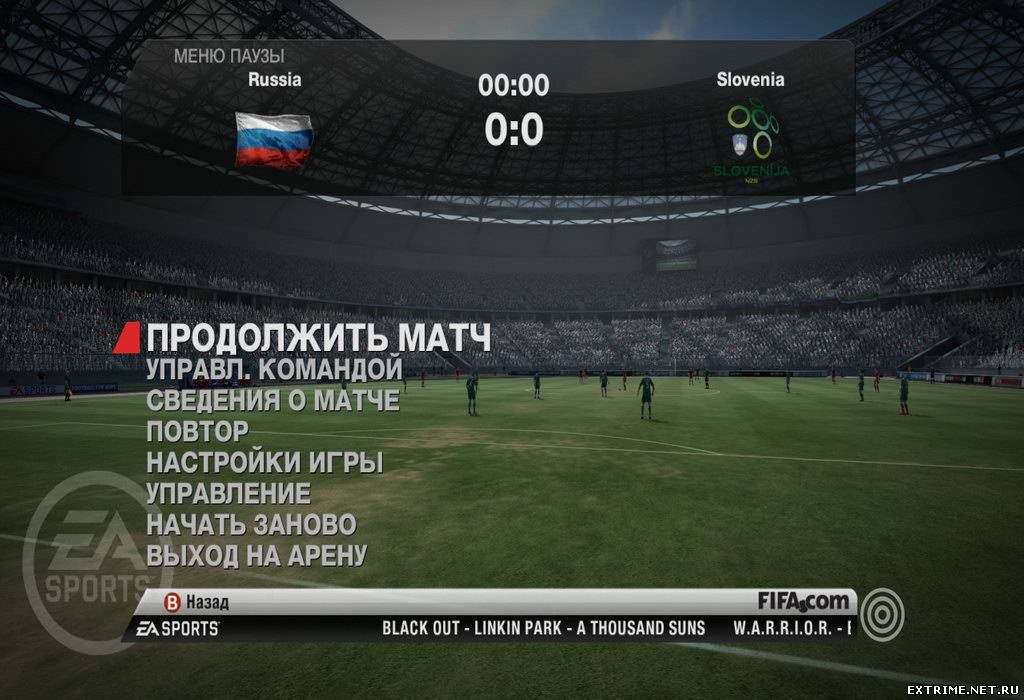The width and height of the screenshot is (1024, 700).
Task: Open НАСТРОЙКИ ИГРЫ game settings
Action: coord(264,463)
